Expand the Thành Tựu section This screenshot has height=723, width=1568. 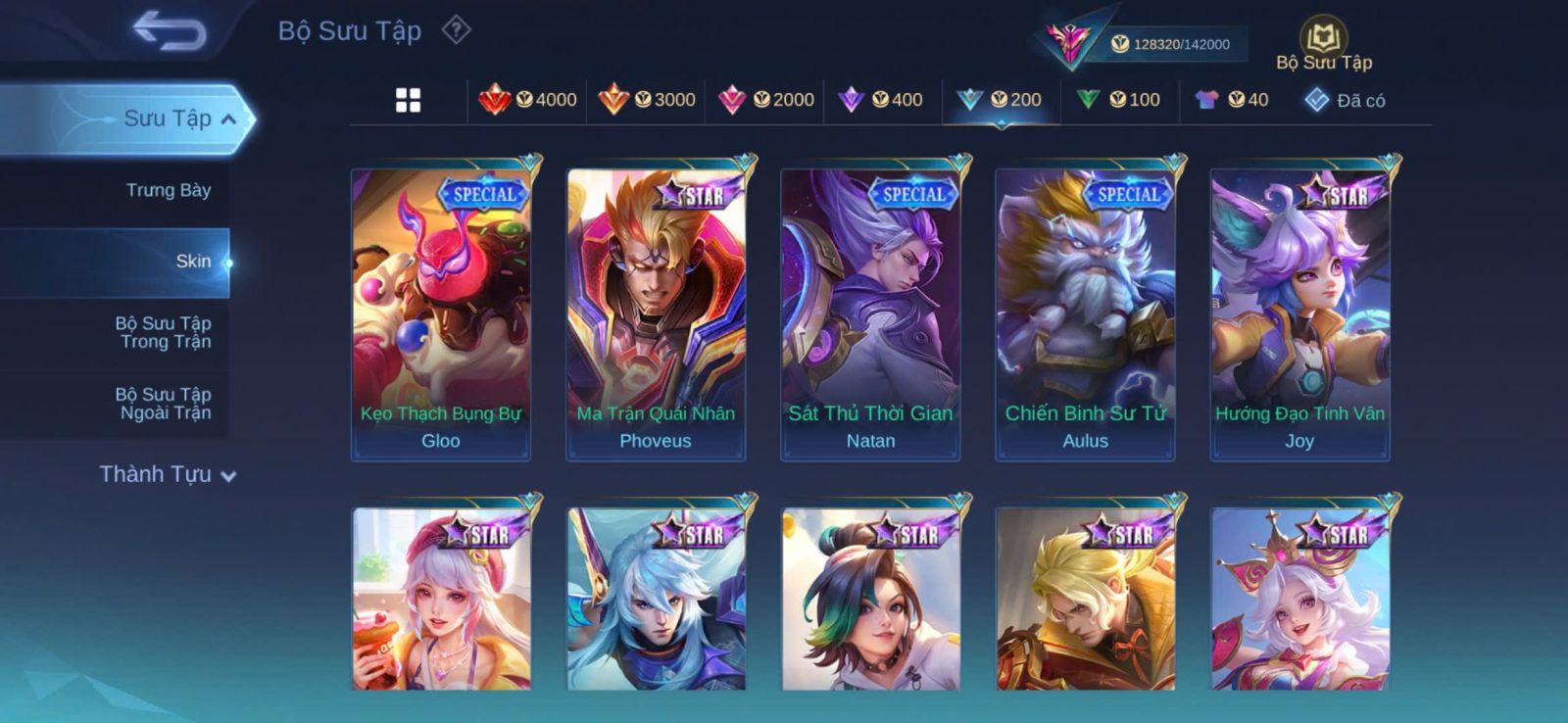click(x=168, y=475)
